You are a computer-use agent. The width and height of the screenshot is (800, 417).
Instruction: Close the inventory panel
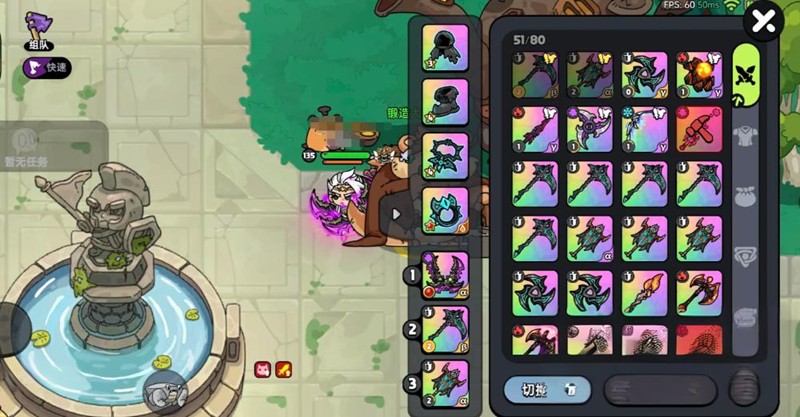tap(763, 20)
